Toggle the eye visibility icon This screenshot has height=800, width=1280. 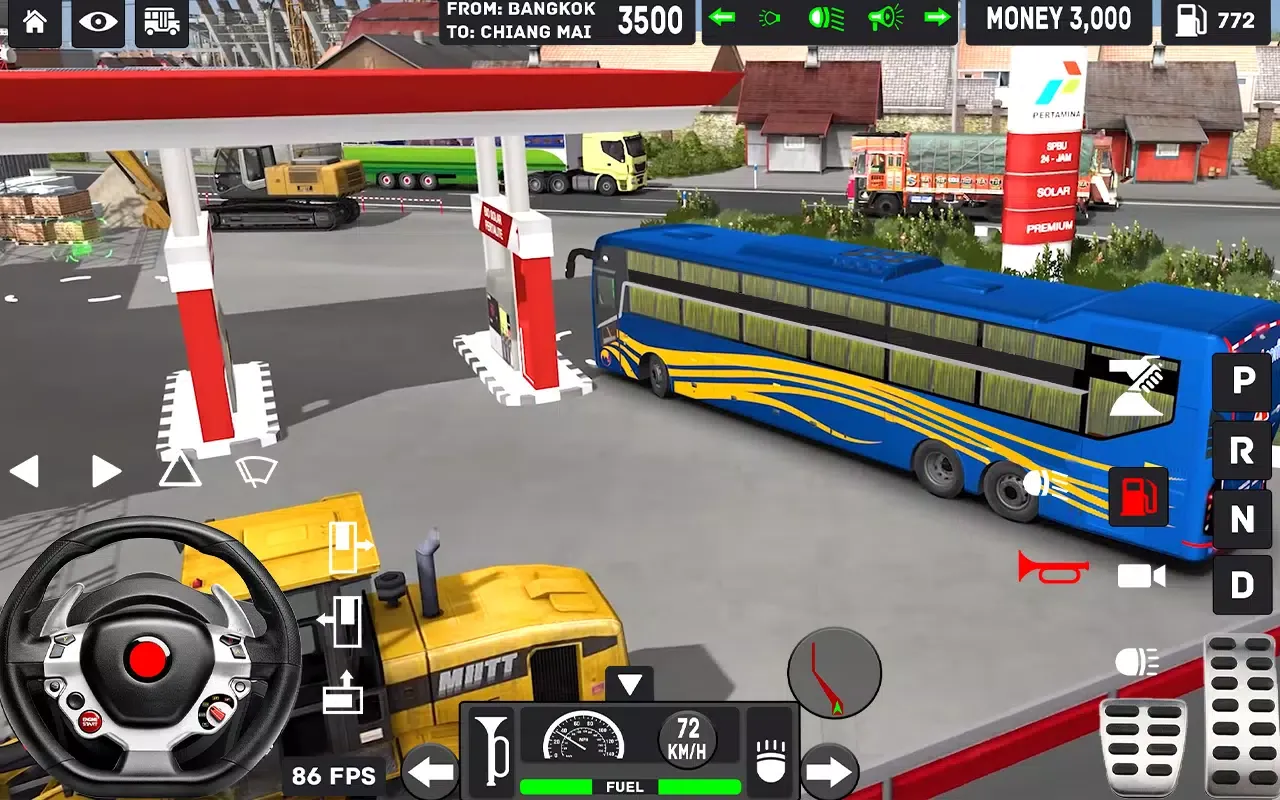[98, 22]
